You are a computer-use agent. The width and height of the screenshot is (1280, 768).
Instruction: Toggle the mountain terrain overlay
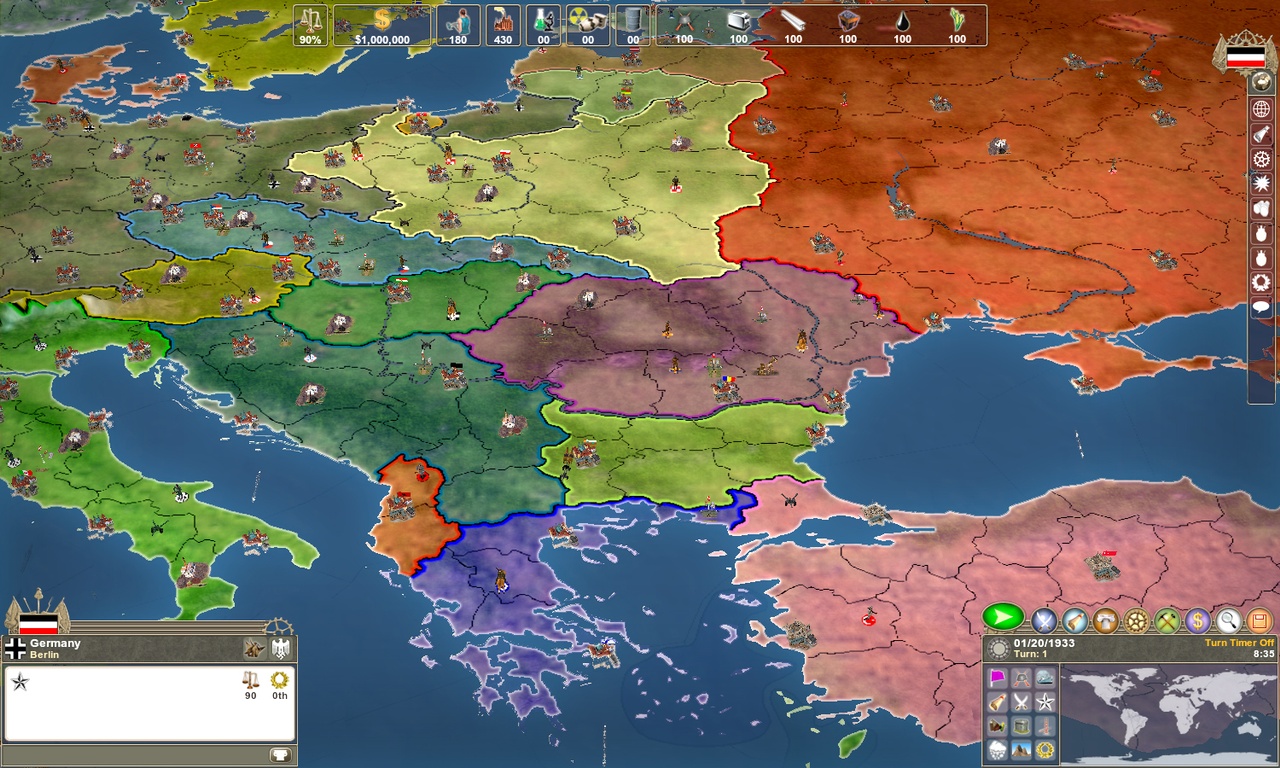pos(1022,750)
